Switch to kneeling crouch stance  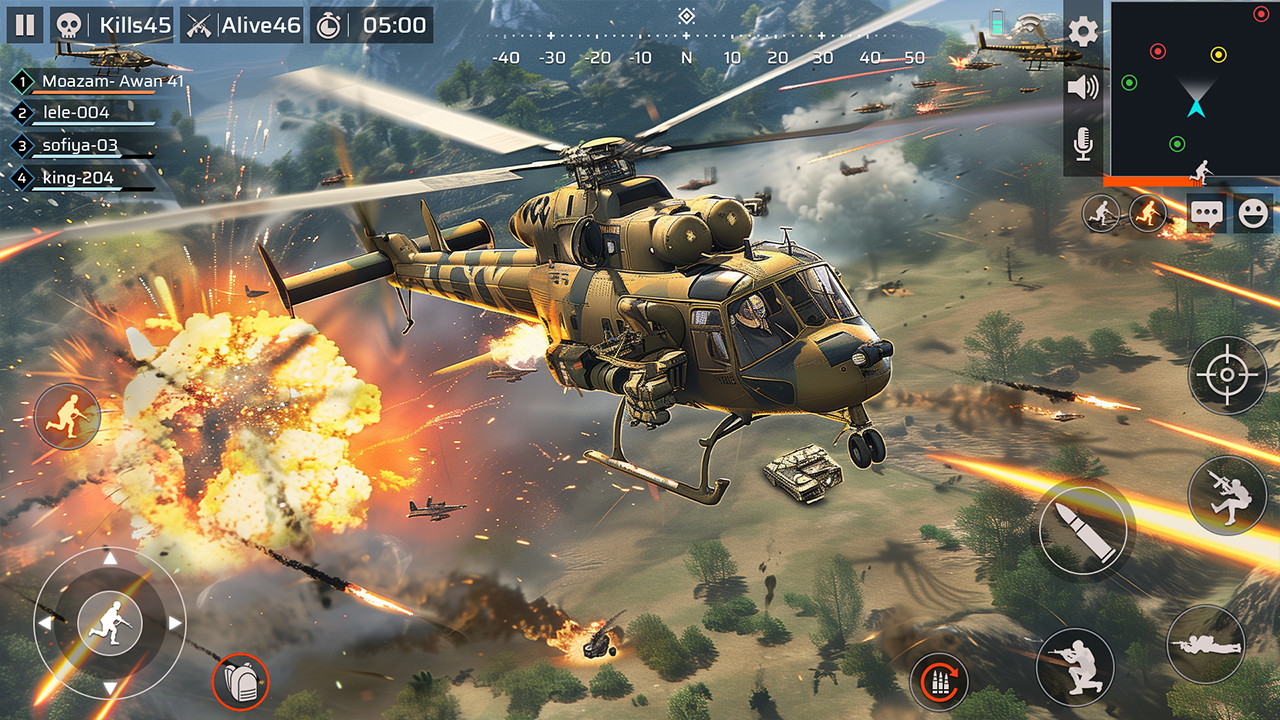tap(1075, 667)
